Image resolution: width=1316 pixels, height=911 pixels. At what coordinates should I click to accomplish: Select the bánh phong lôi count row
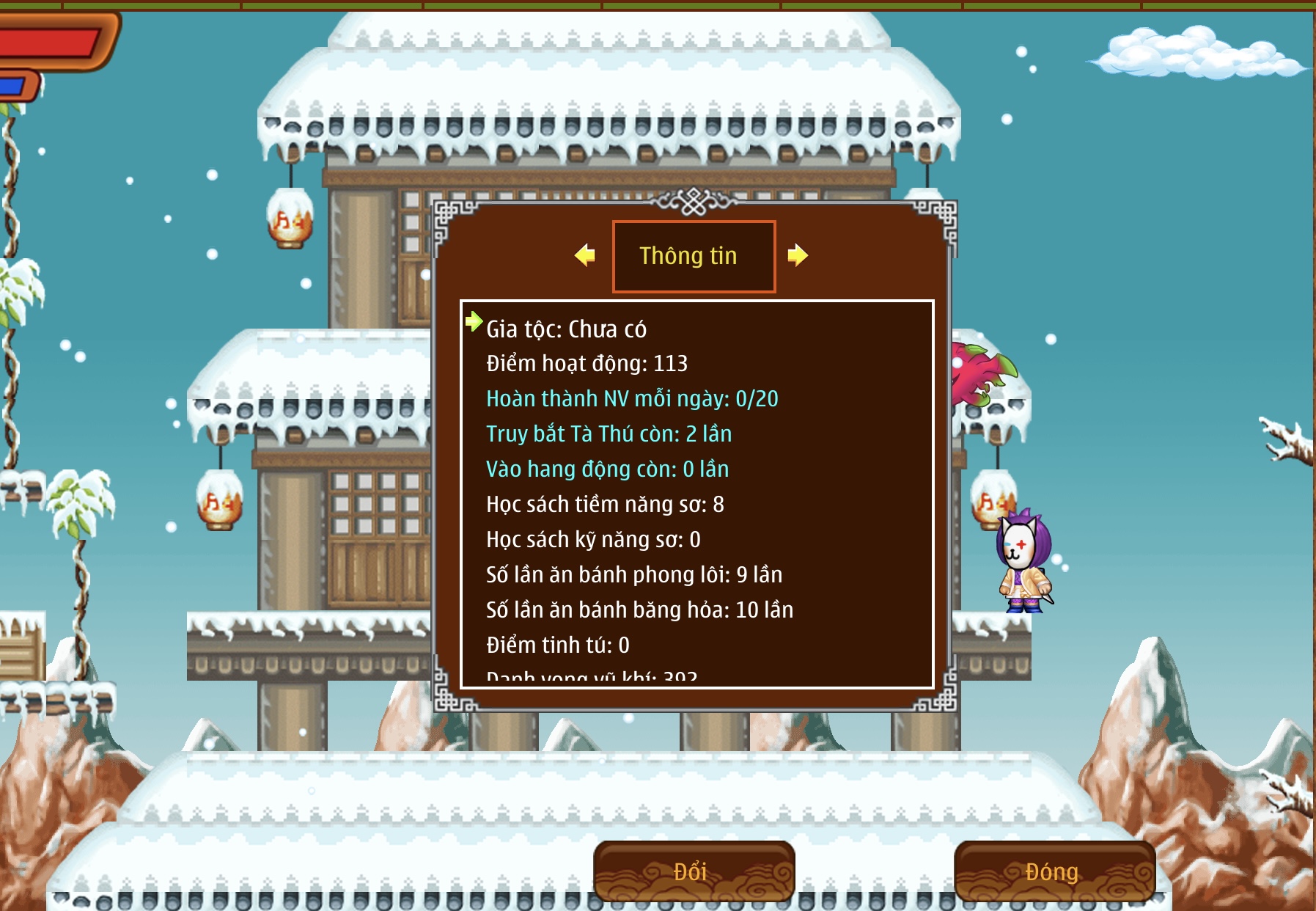click(x=634, y=575)
